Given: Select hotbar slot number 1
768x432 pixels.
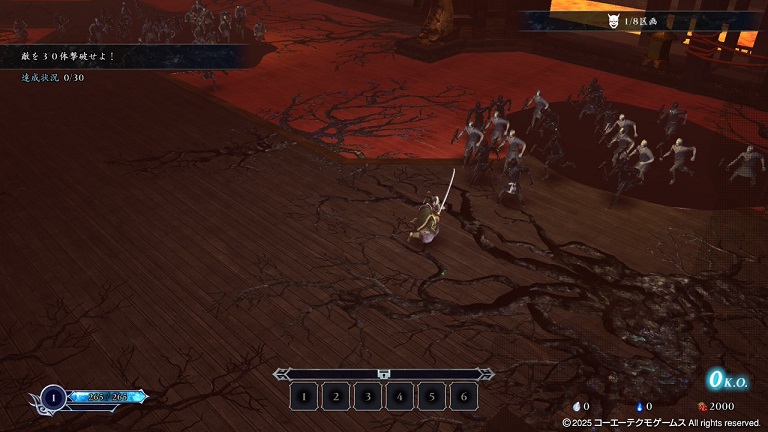Looking at the screenshot, I should (304, 396).
